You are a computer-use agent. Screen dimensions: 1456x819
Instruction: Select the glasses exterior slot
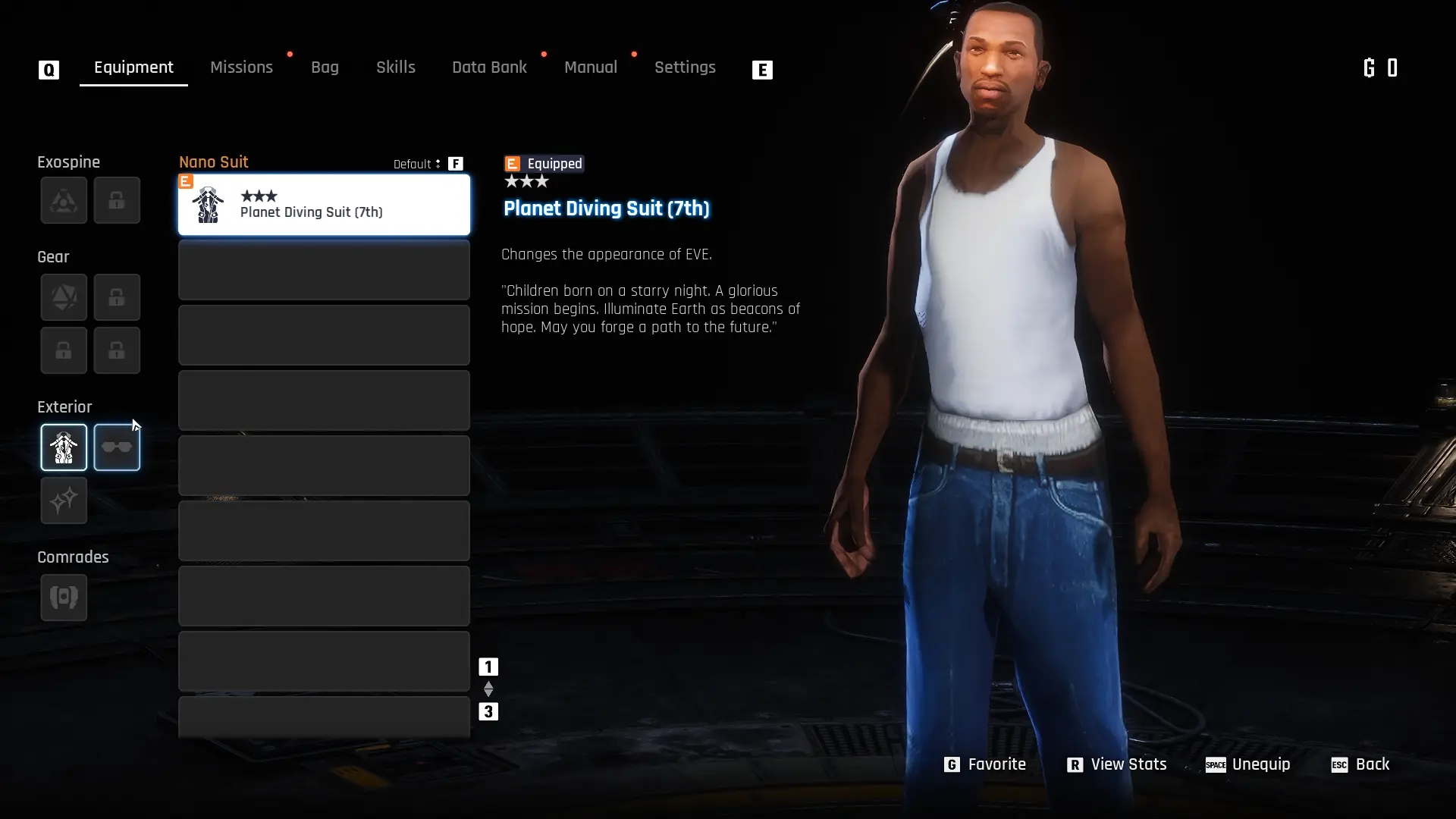(117, 447)
